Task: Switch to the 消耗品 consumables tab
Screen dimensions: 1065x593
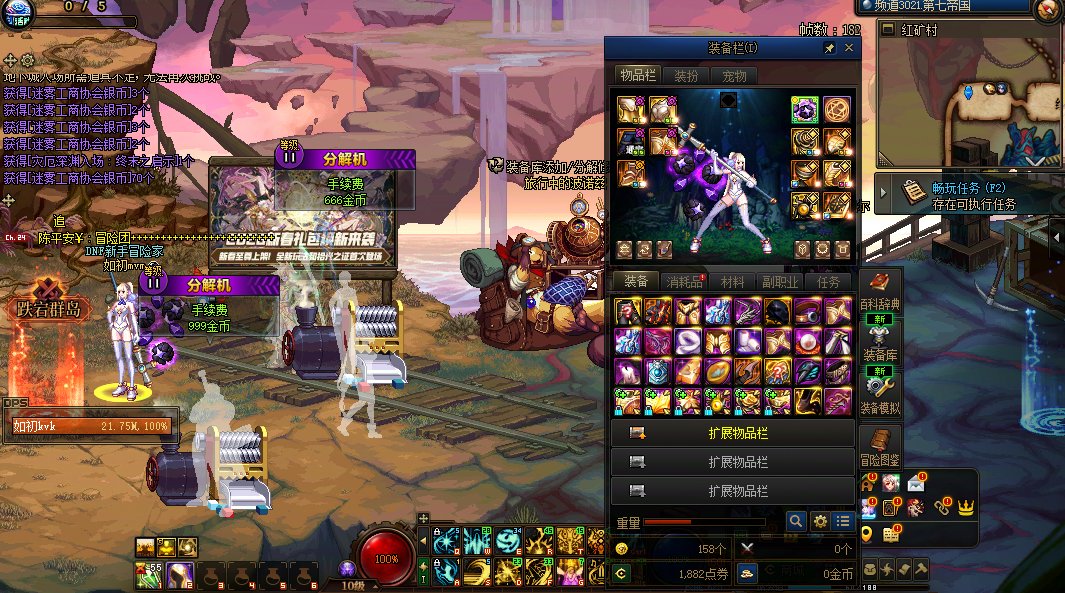Action: (684, 282)
